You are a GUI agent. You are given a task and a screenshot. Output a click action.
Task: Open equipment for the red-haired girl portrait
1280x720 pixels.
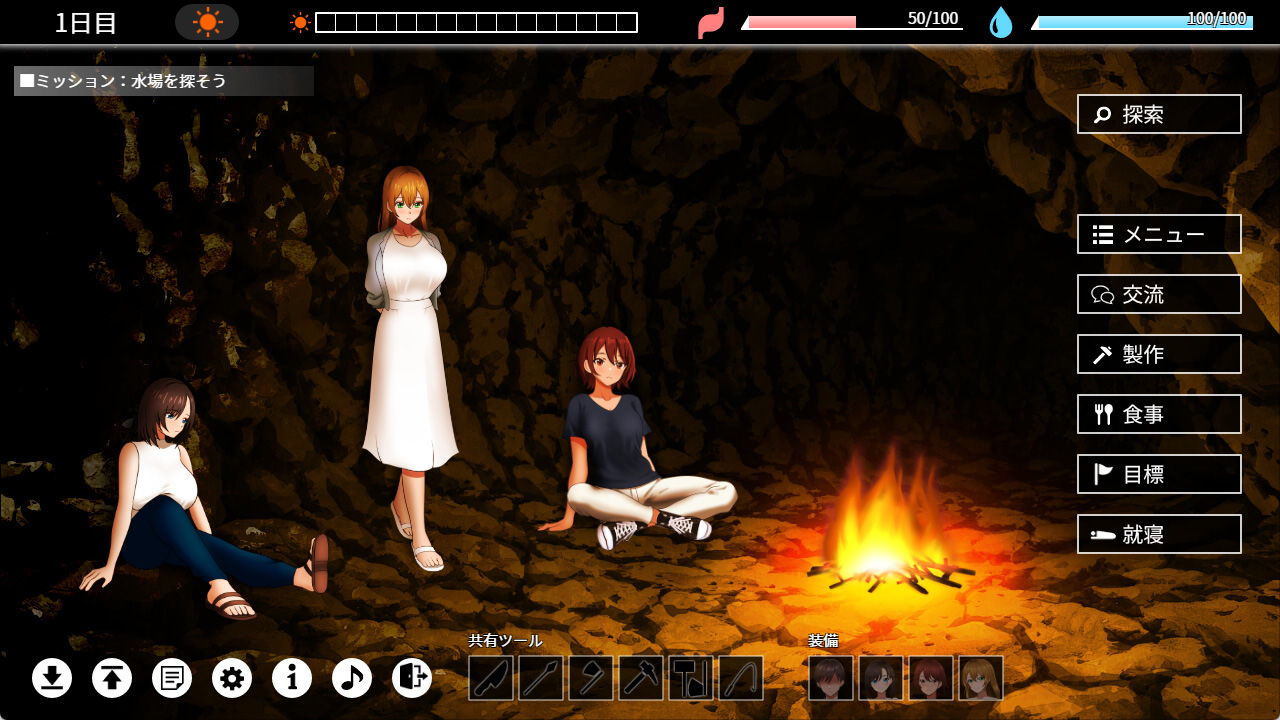(931, 678)
